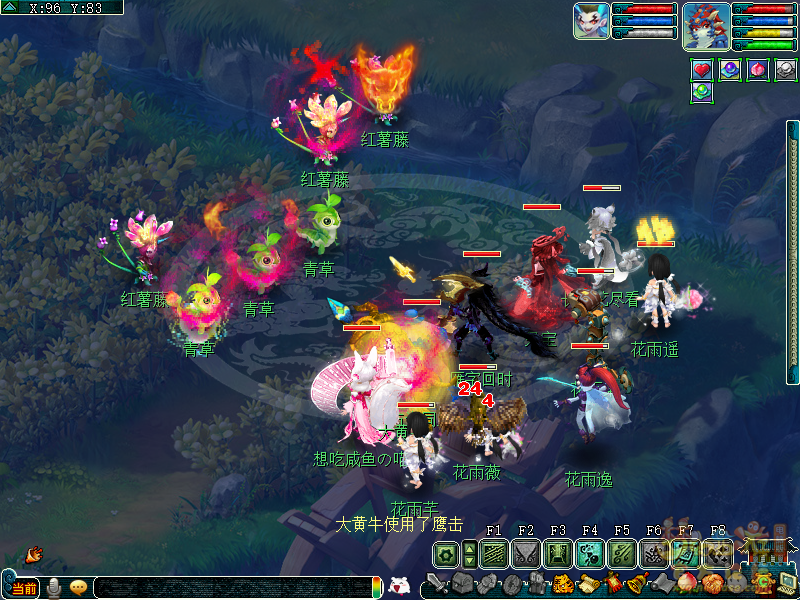Switch hotbar page with the arrow stepper

click(470, 553)
